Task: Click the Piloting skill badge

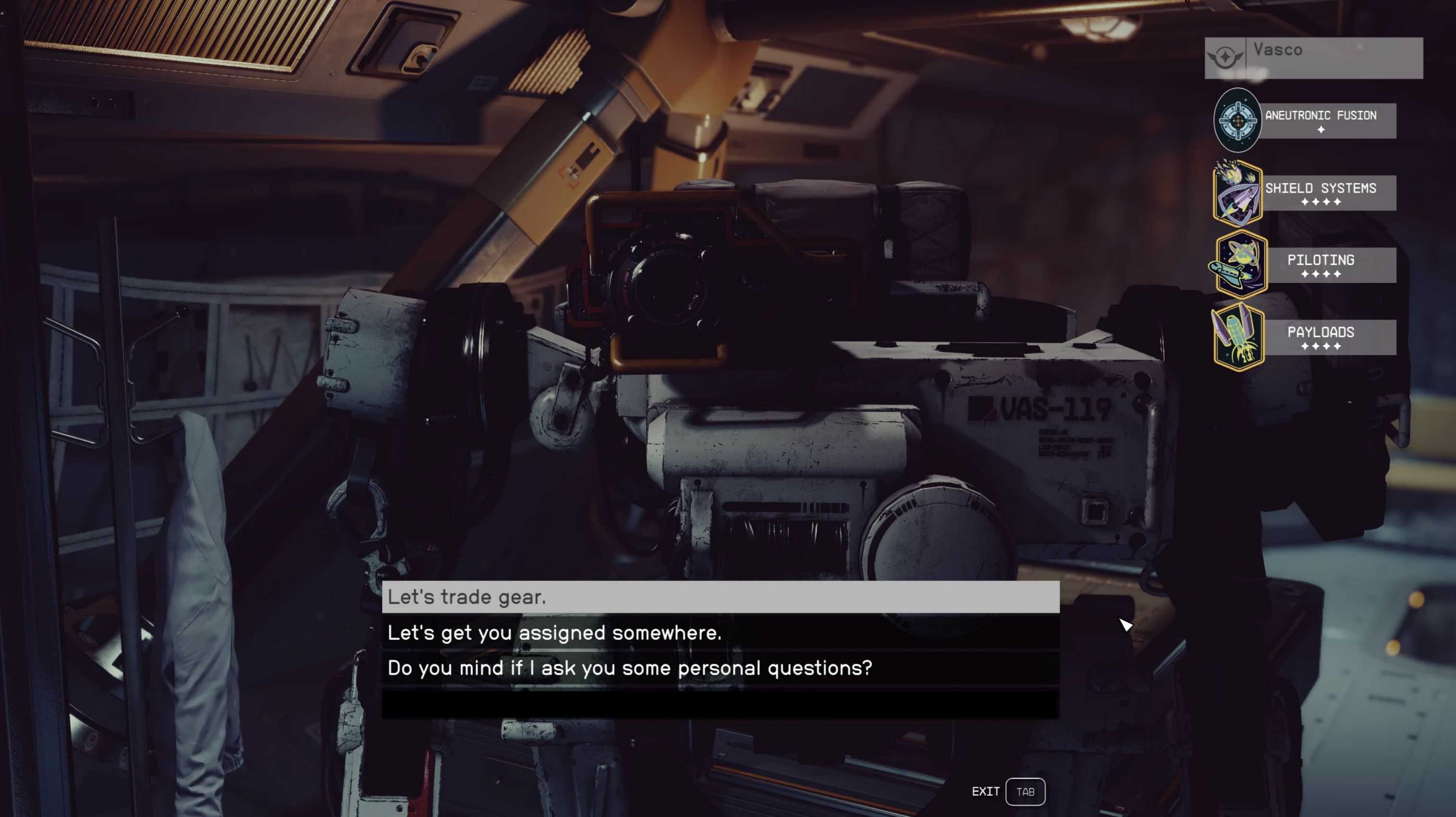Action: [x=1239, y=265]
